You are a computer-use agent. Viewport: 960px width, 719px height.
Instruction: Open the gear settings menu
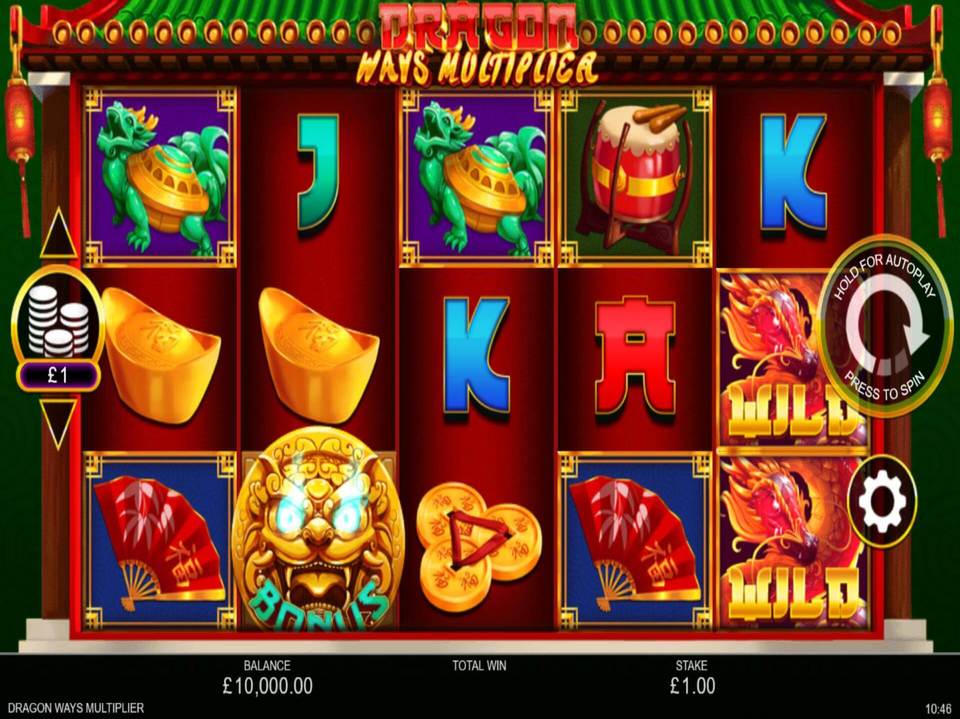(x=882, y=500)
